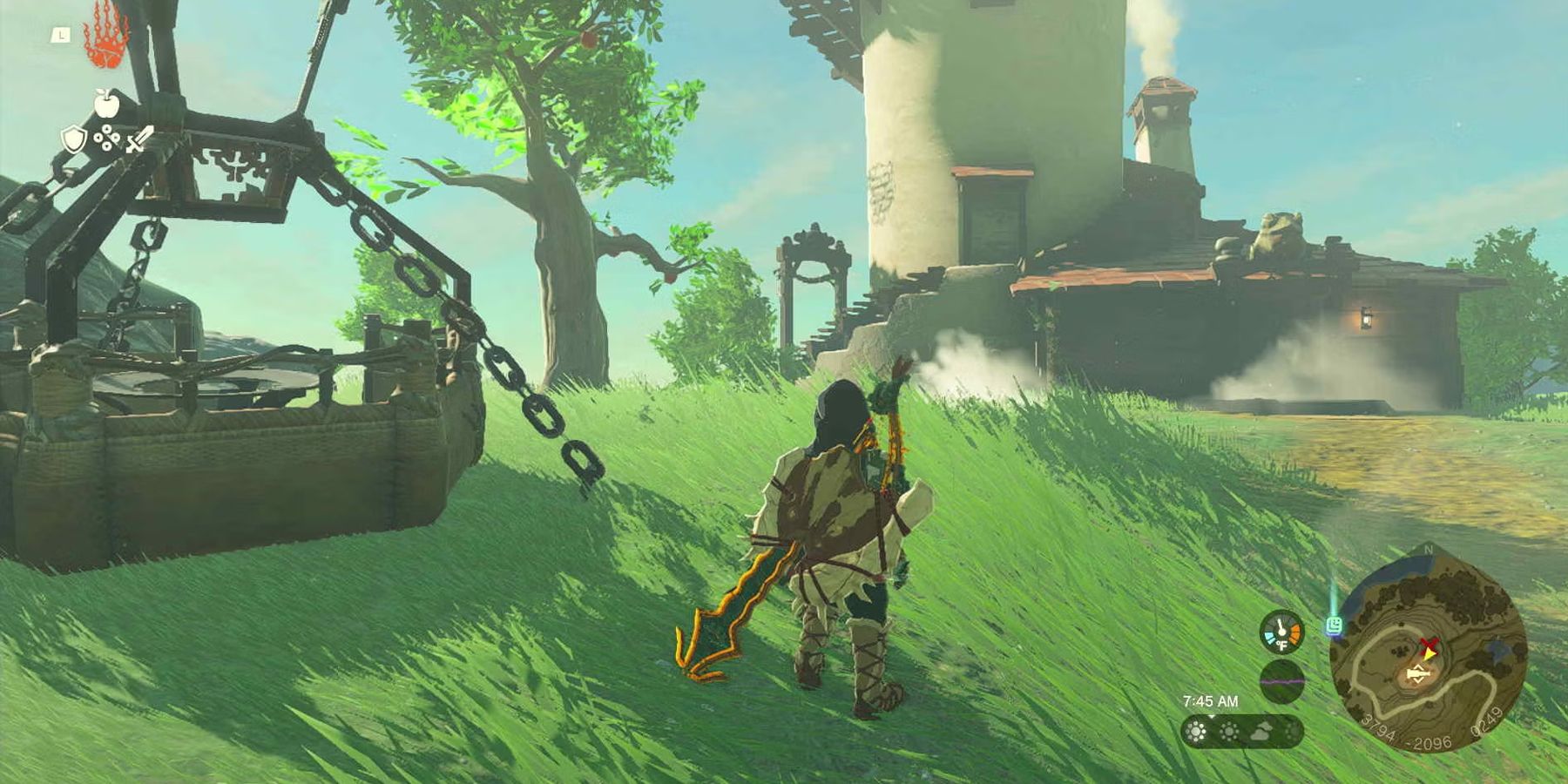Image resolution: width=1568 pixels, height=784 pixels.
Task: Open the D-pad quick-select icon
Action: pyautogui.click(x=107, y=138)
